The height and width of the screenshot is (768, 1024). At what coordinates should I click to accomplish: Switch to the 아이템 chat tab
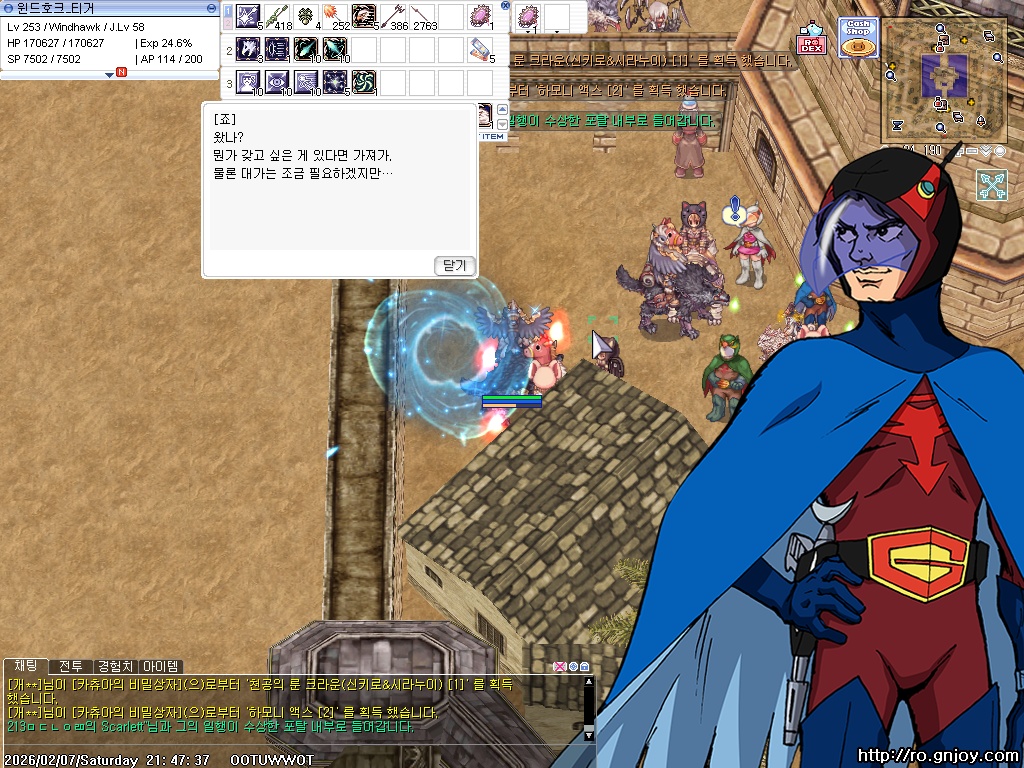[161, 666]
